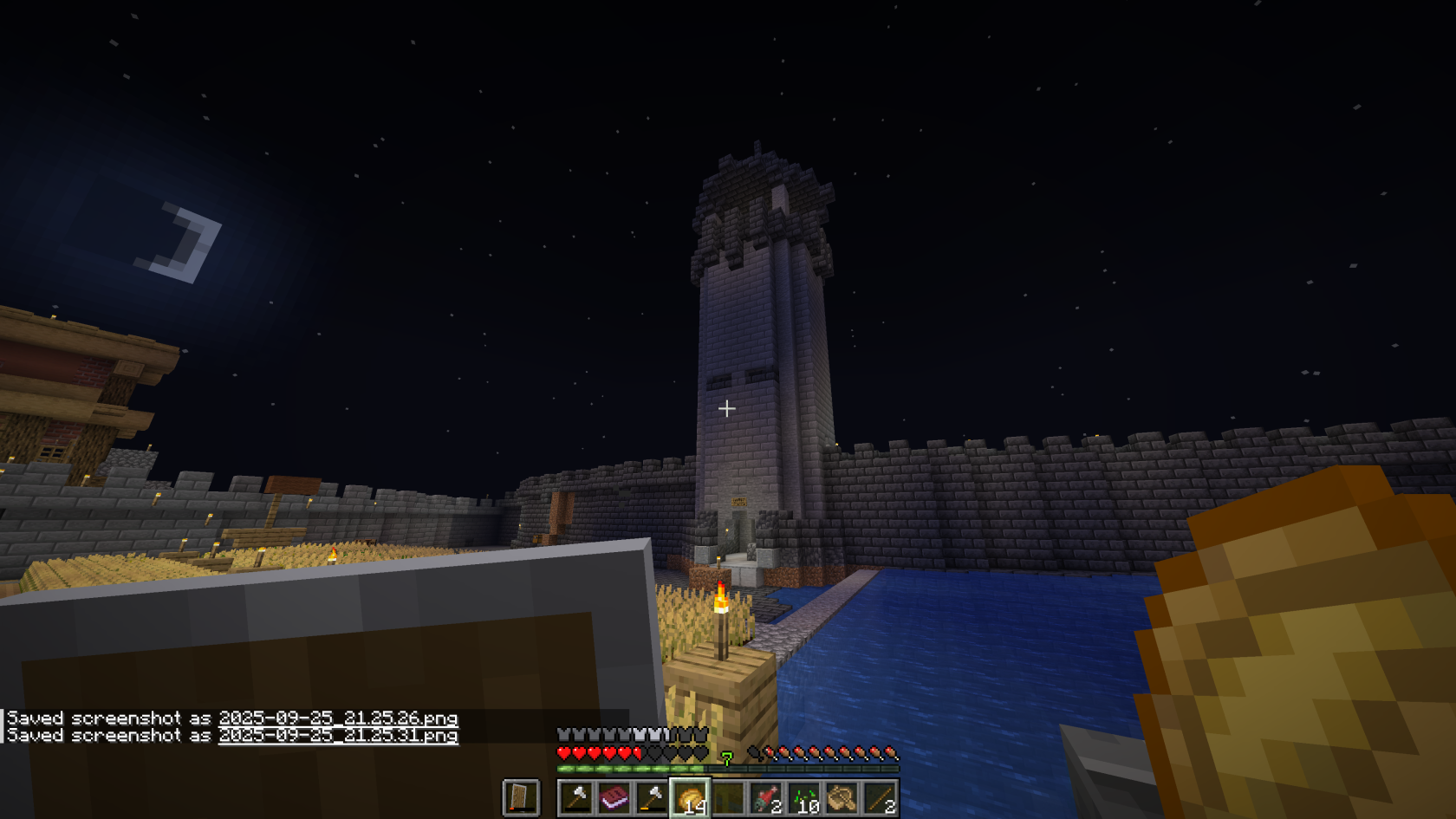Select the empty hotbar slot
The image size is (1456, 819).
pos(729,798)
